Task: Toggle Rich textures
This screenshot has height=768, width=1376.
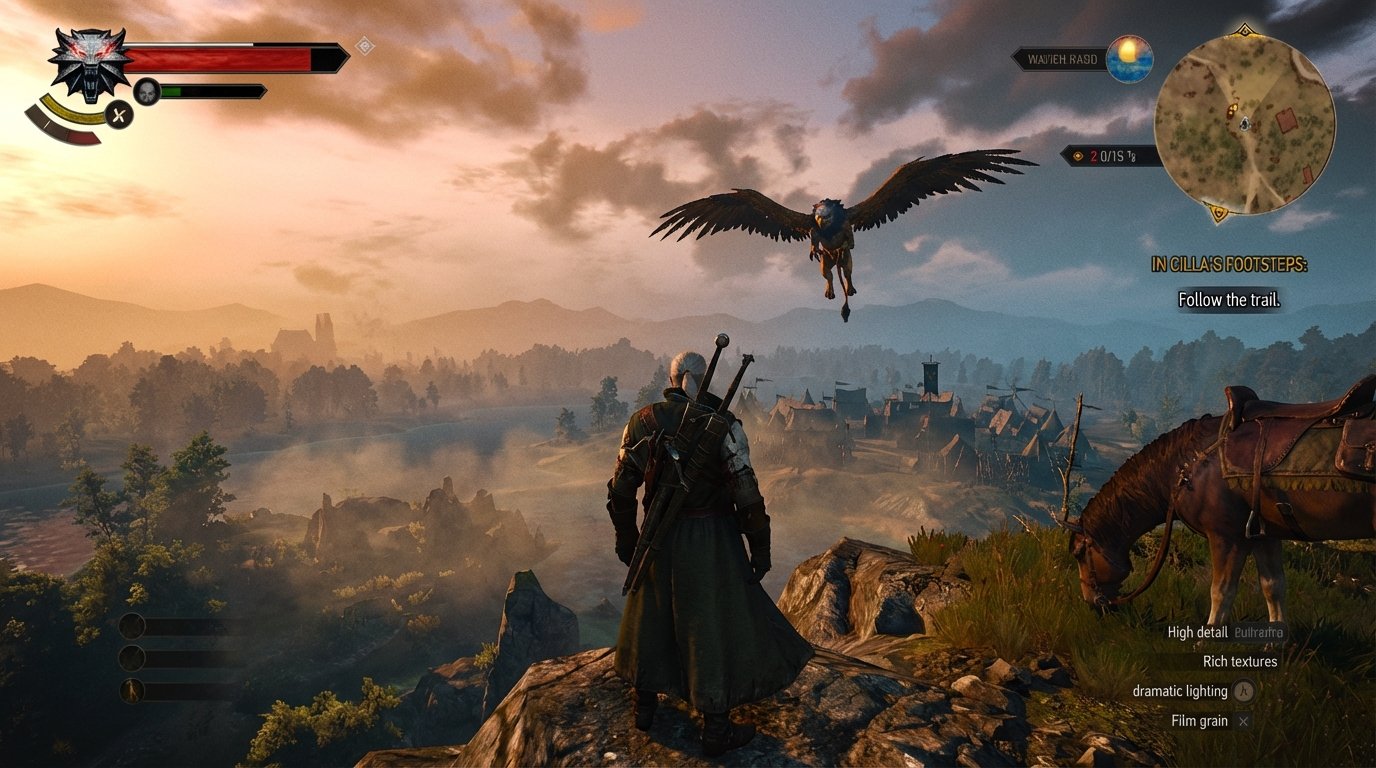Action: (1239, 661)
